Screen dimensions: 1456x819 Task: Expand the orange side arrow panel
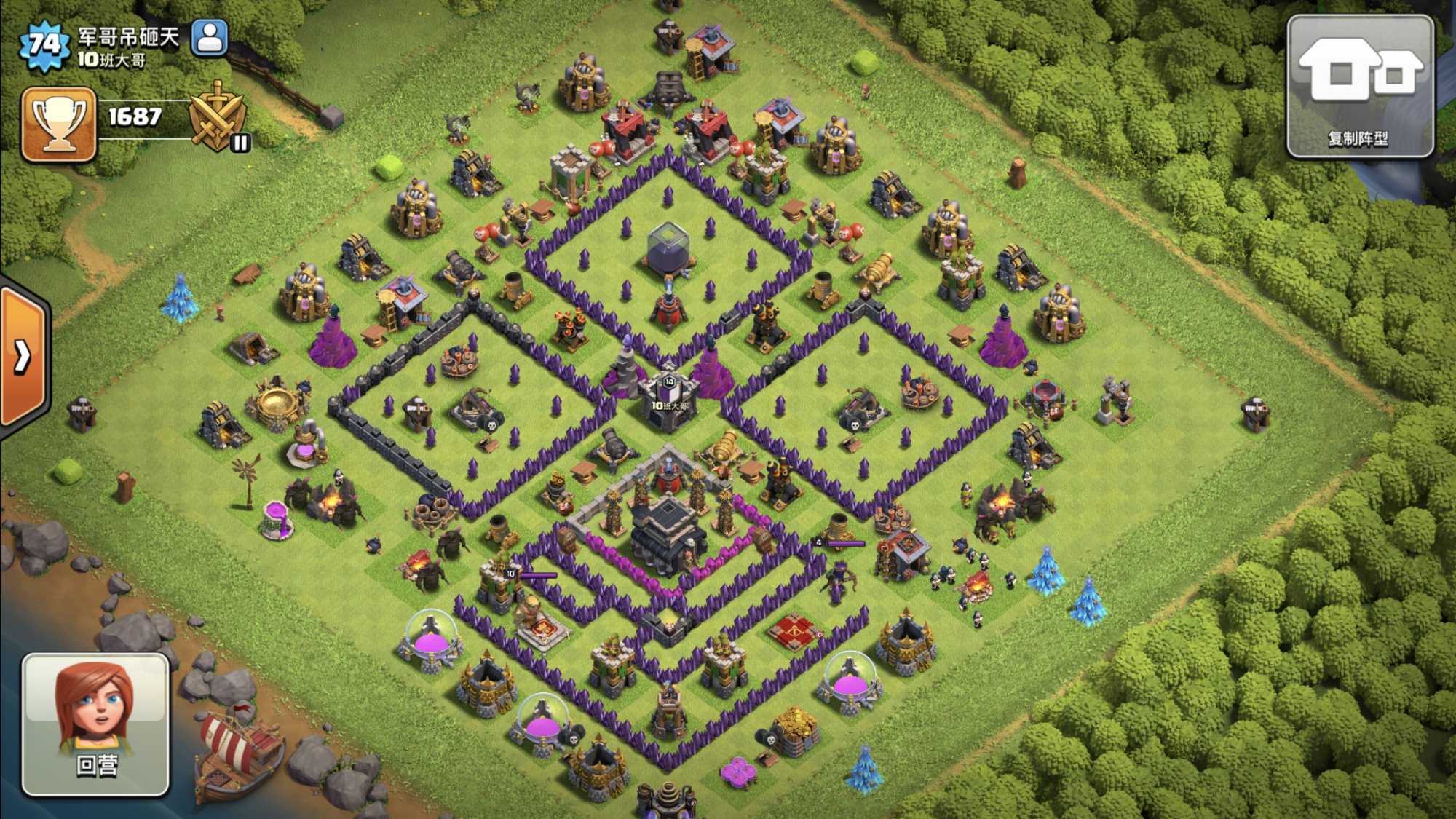[23, 357]
